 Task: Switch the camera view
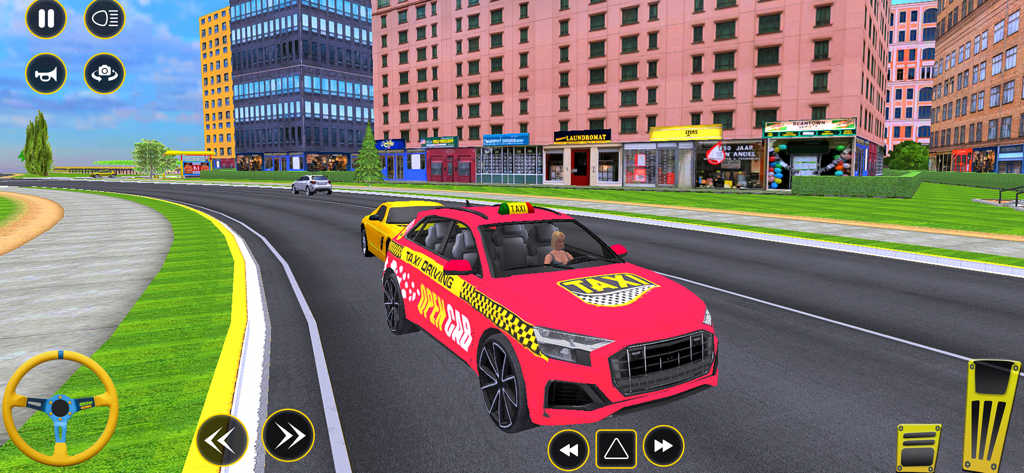(x=105, y=73)
